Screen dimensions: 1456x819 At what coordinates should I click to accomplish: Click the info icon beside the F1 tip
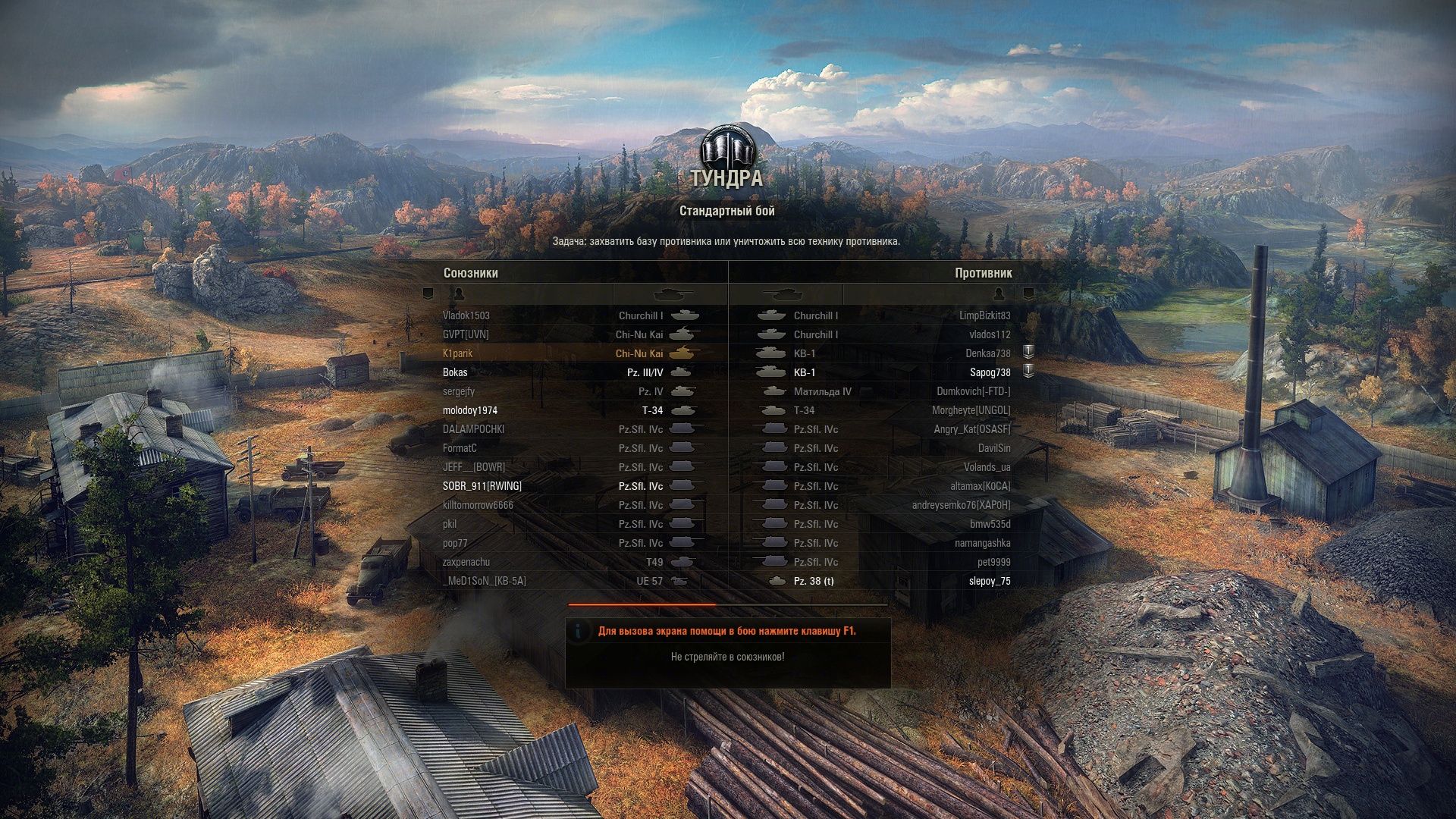[579, 631]
